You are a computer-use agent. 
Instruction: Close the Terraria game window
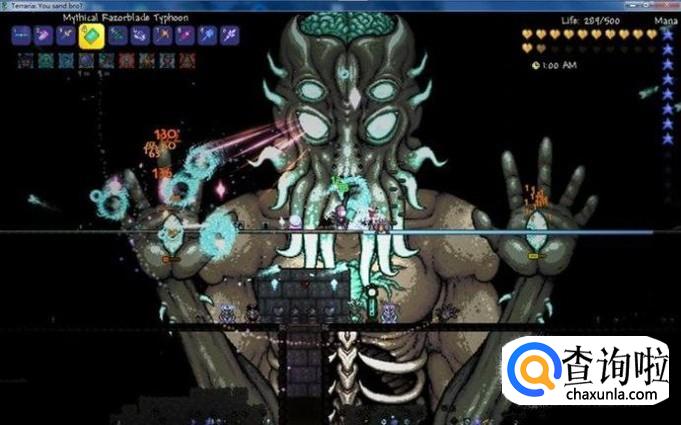pos(668,5)
